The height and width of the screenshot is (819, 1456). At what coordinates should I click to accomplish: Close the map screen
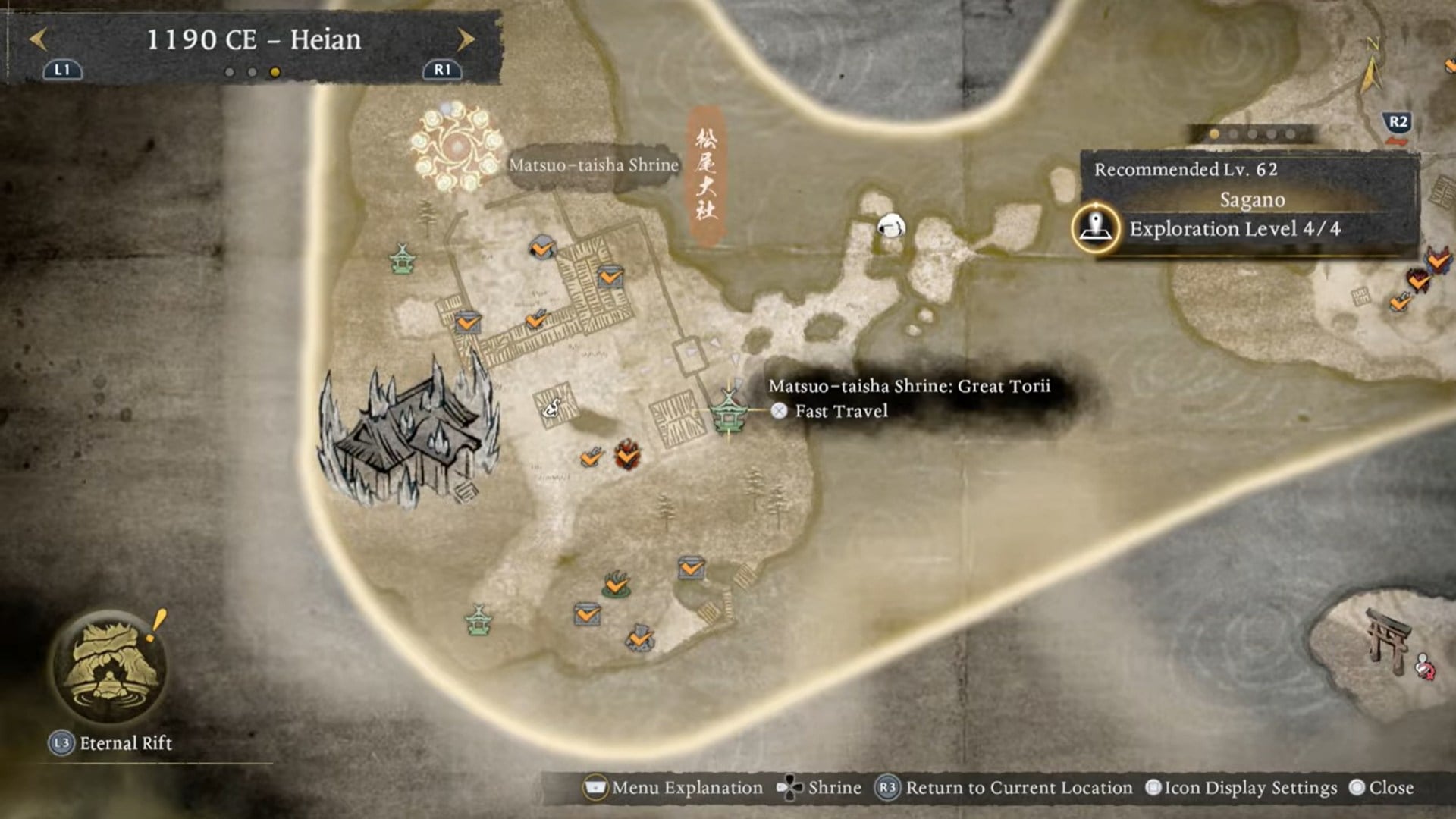click(1382, 788)
